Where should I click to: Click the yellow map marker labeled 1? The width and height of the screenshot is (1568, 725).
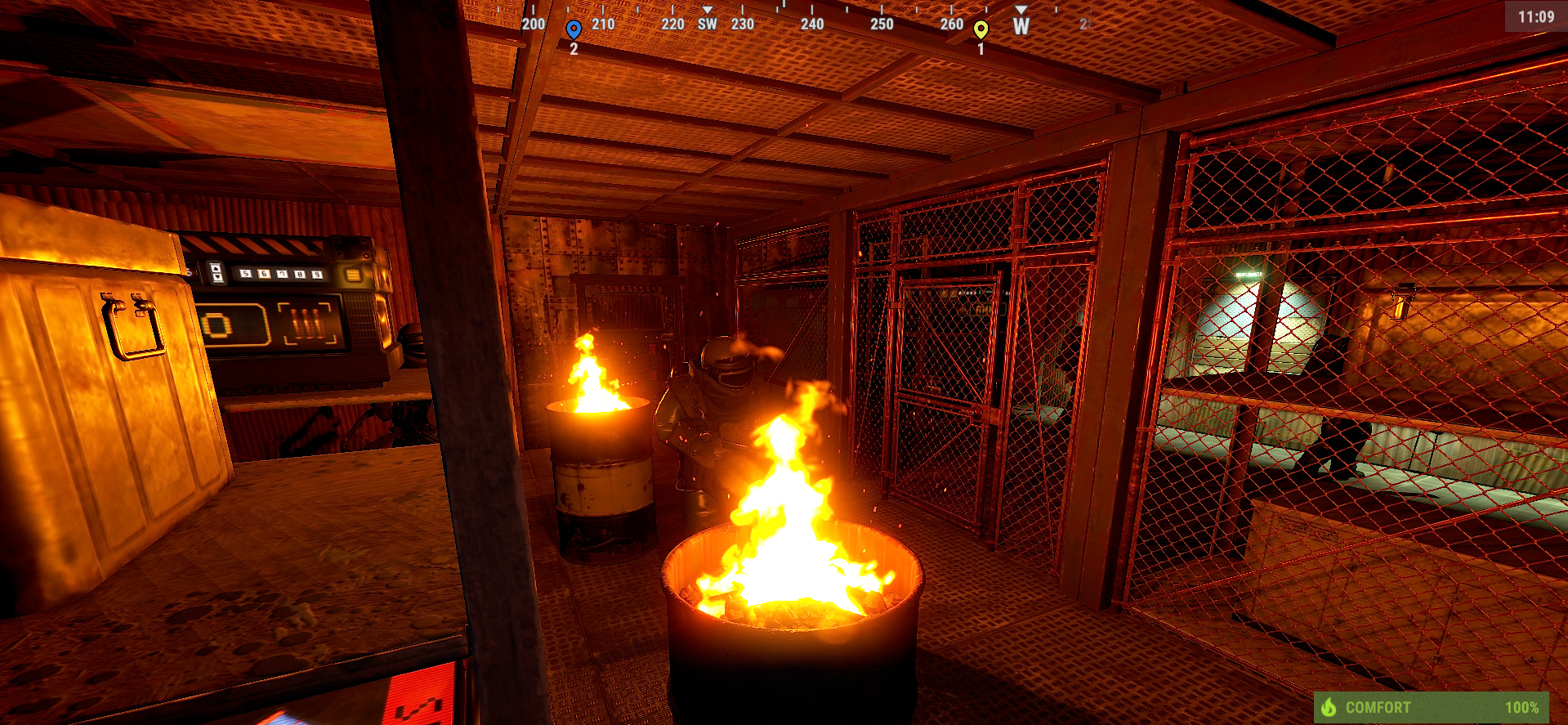[x=981, y=27]
